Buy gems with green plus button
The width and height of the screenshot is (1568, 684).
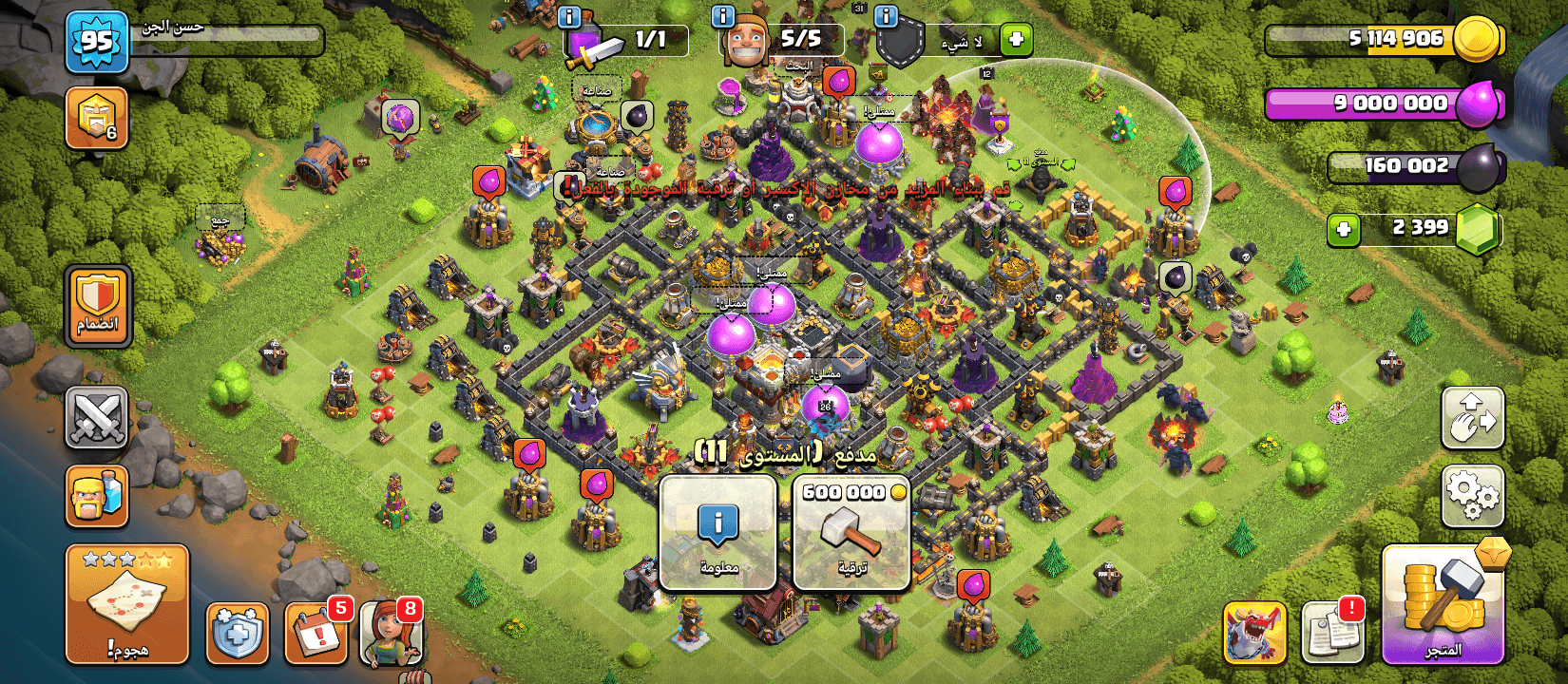coord(1344,229)
